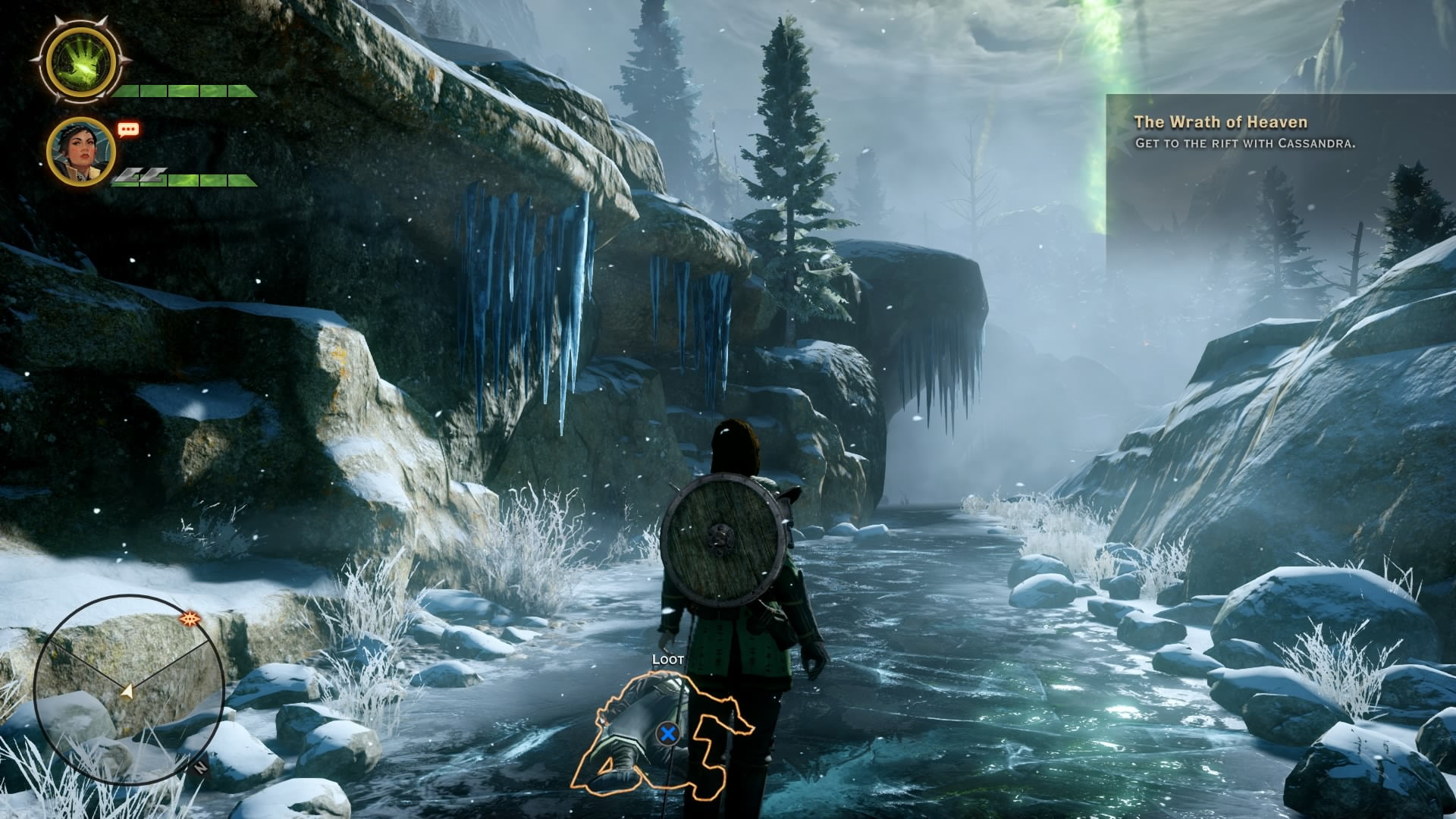Click the red speech bubble beside Cassandra
This screenshot has height=819, width=1456.
coord(128,130)
